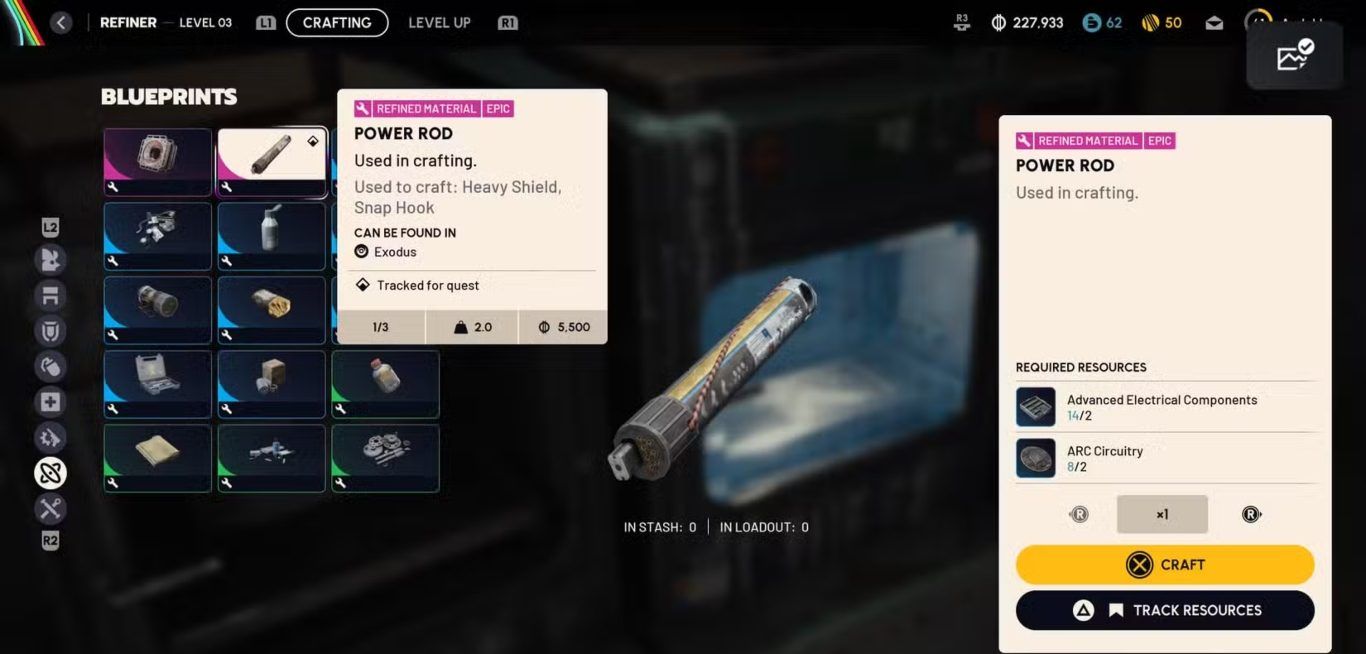The width and height of the screenshot is (1366, 654).
Task: Open the Level Up tab
Action: click(x=439, y=22)
